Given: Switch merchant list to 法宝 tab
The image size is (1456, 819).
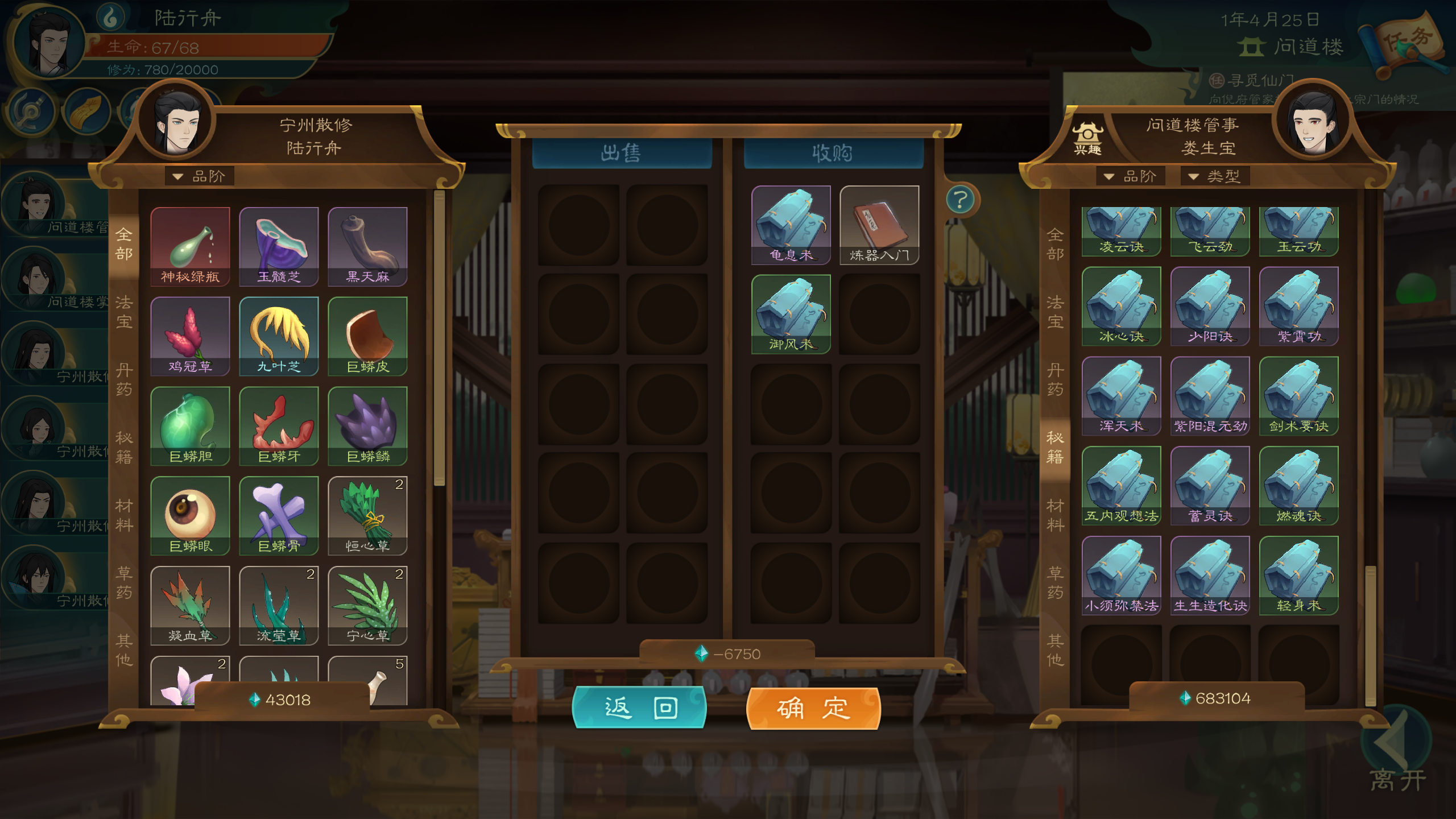Looking at the screenshot, I should [x=1055, y=312].
